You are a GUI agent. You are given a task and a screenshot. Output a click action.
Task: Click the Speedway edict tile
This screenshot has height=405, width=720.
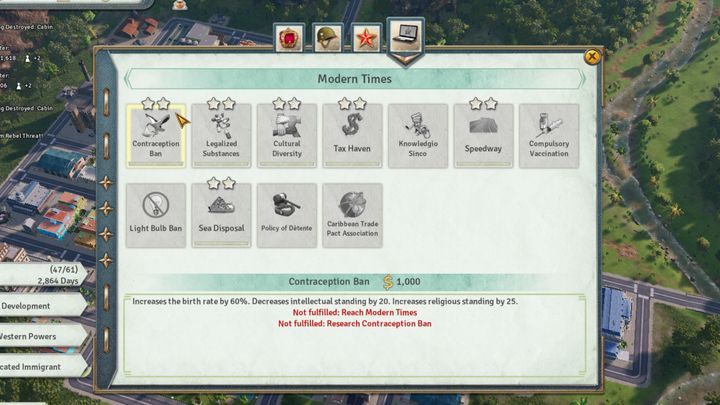[483, 136]
